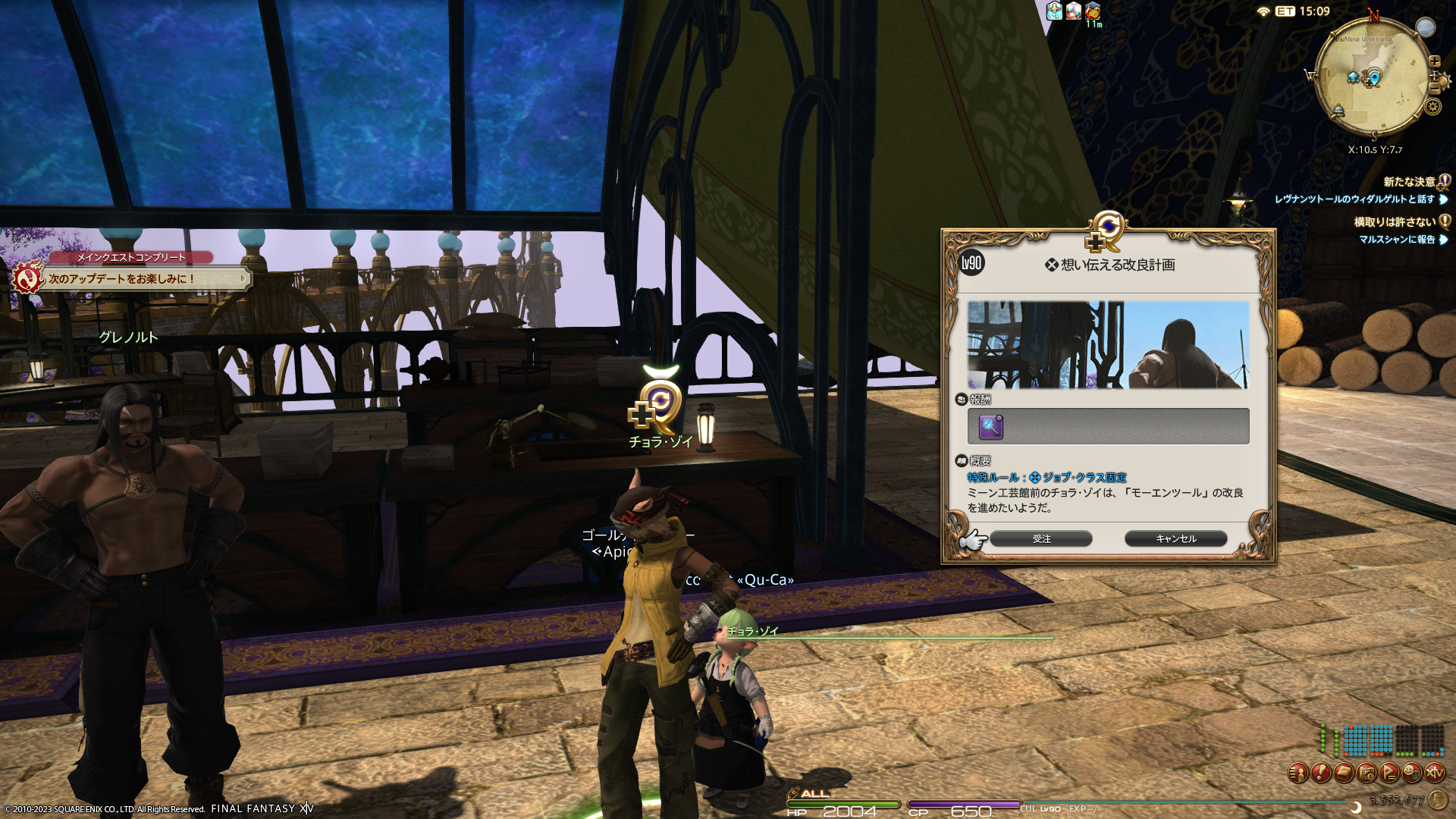The image size is (1456, 819).
Task: Click the weather indicator orb beside the minimap
Action: tap(1426, 27)
